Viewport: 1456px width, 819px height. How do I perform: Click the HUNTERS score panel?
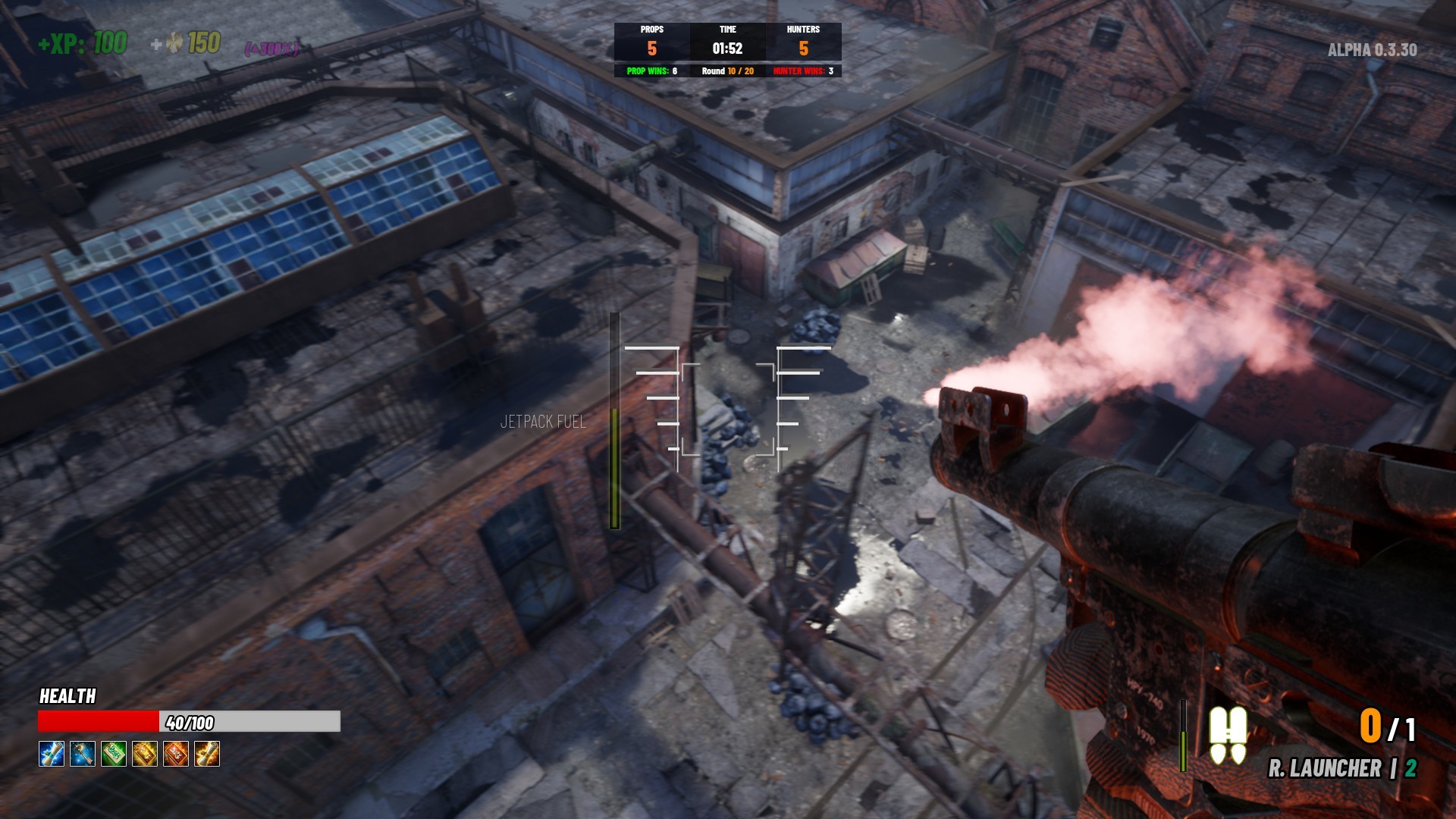(805, 43)
